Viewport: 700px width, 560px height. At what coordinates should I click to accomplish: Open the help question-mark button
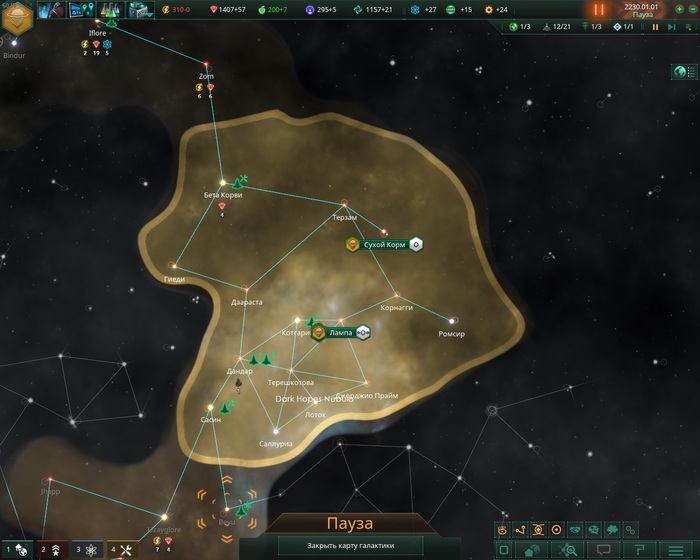(x=637, y=550)
